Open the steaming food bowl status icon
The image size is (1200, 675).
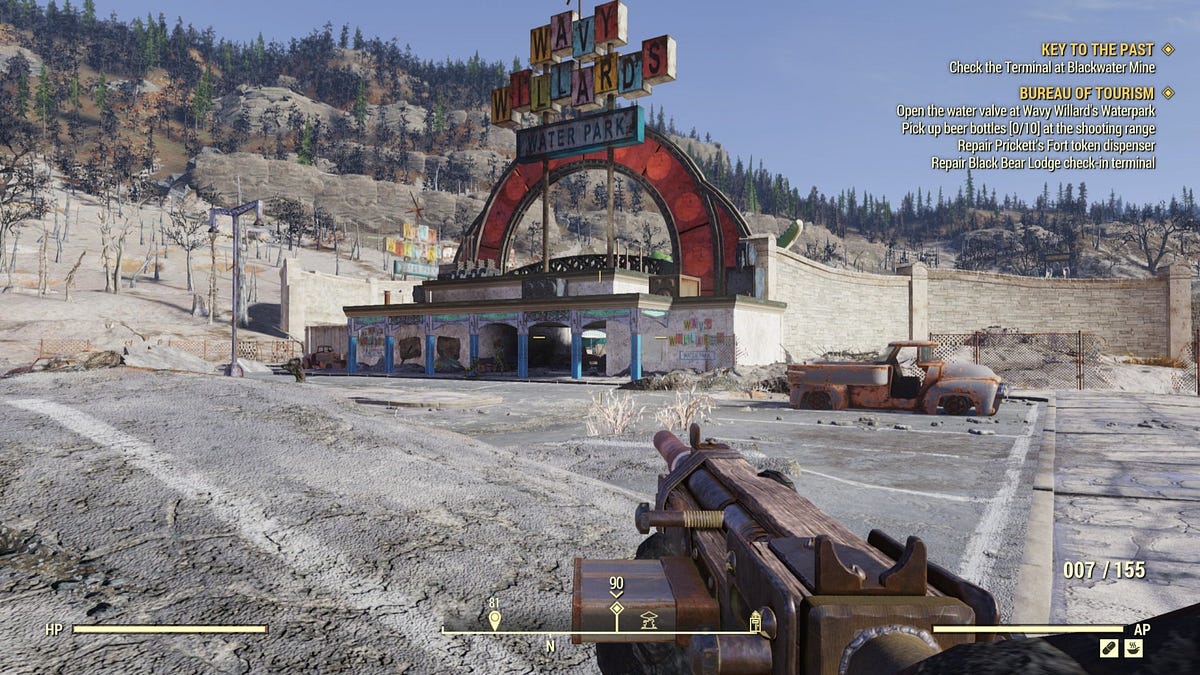point(1134,648)
